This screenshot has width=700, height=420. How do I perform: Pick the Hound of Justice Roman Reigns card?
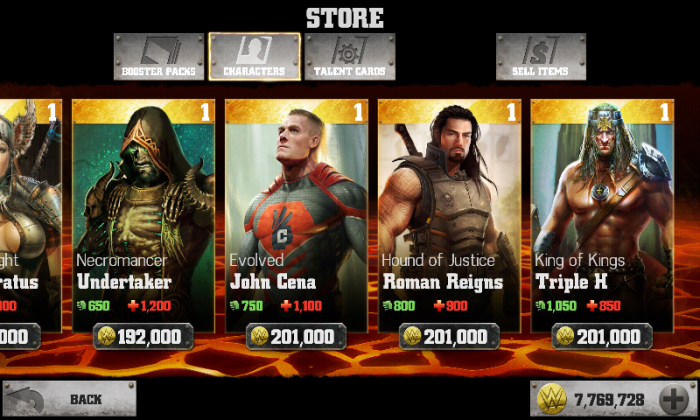(449, 210)
